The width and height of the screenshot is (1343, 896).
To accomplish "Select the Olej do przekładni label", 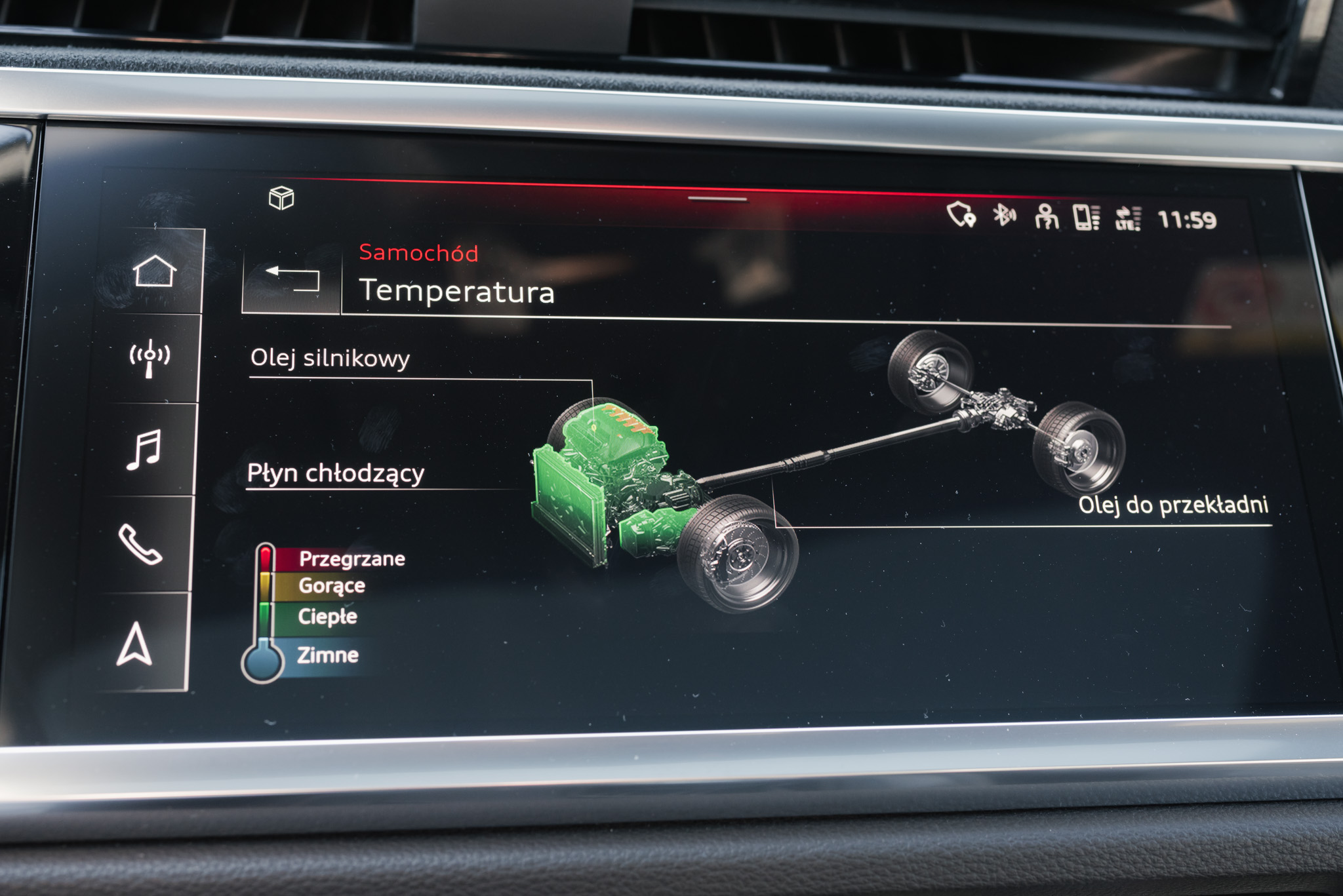I will point(1173,505).
